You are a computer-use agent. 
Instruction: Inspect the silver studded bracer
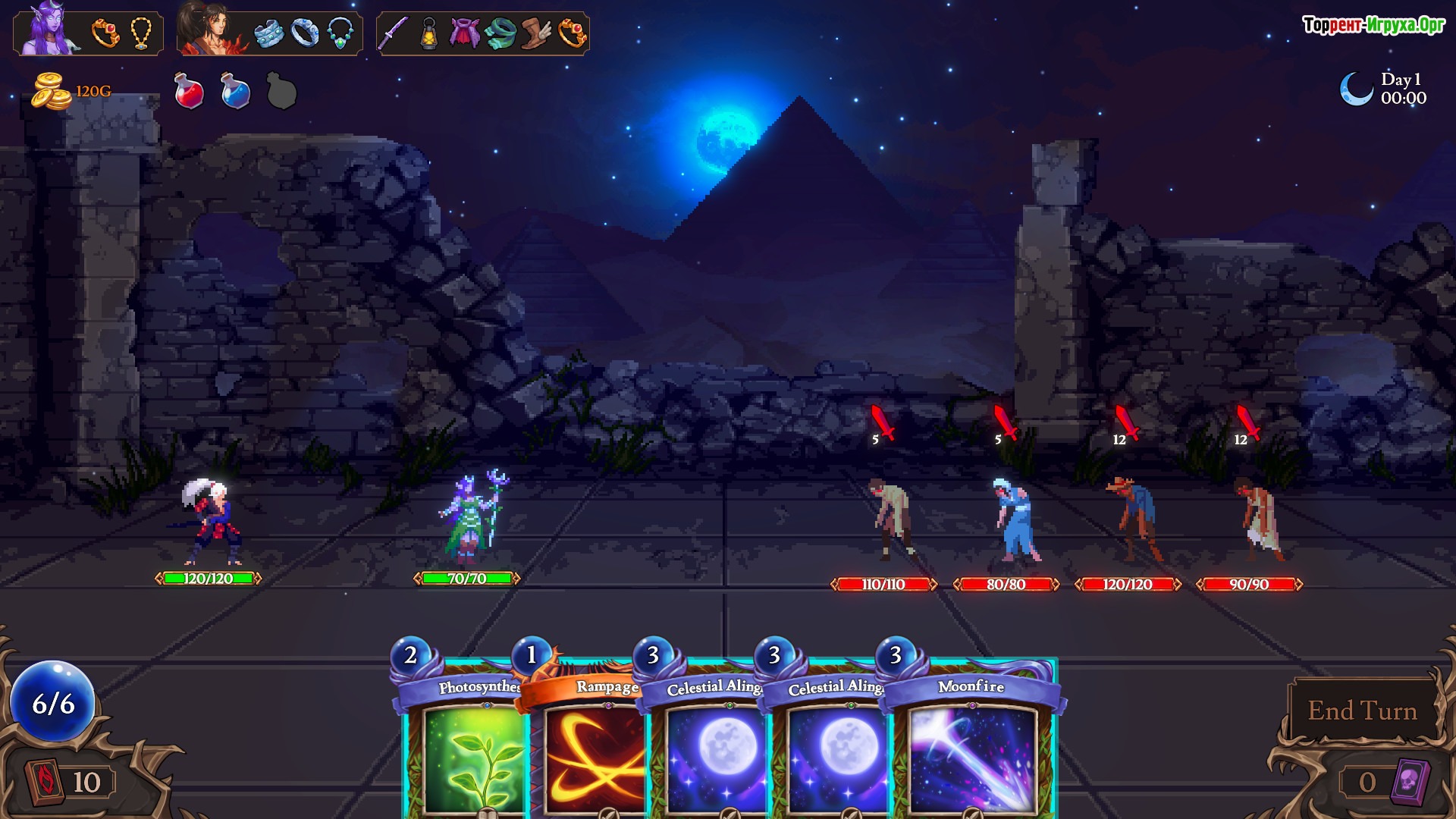tap(268, 33)
